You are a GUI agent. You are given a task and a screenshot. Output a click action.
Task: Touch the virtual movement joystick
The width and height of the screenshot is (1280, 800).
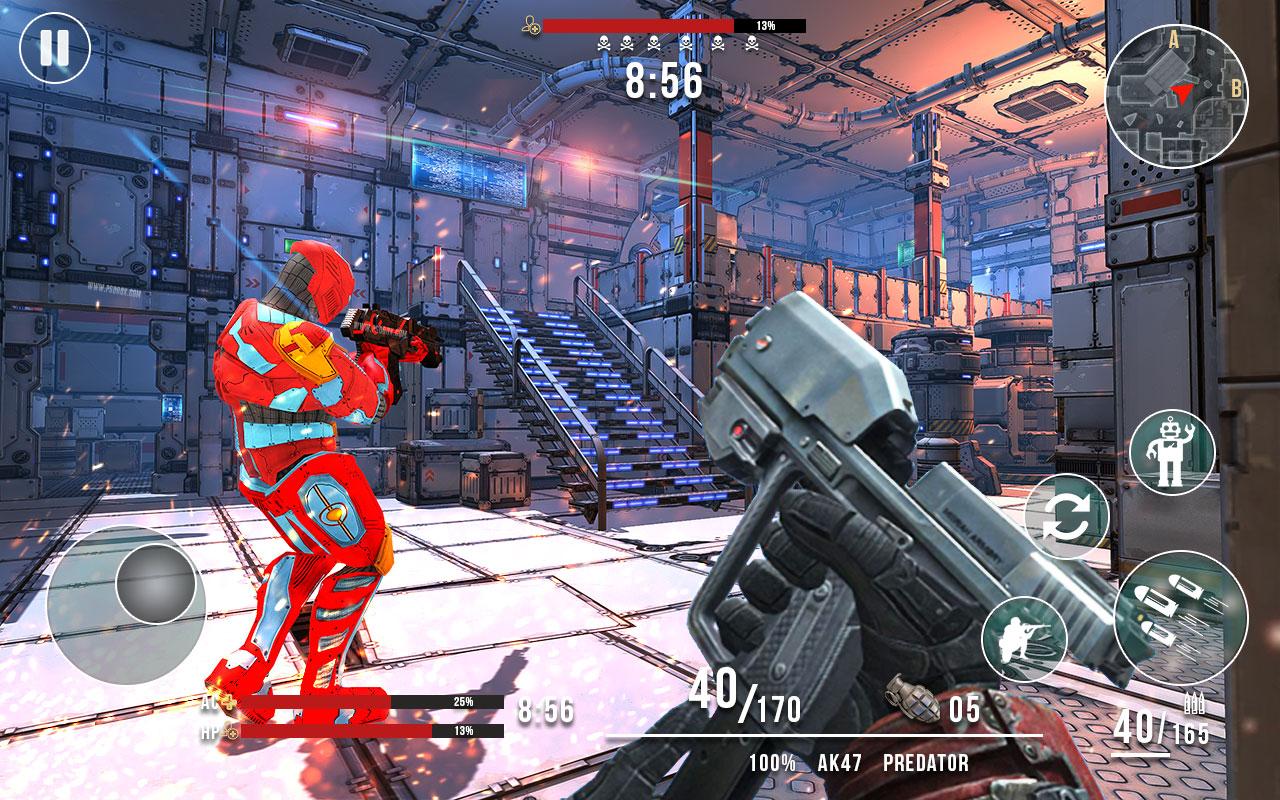point(155,582)
